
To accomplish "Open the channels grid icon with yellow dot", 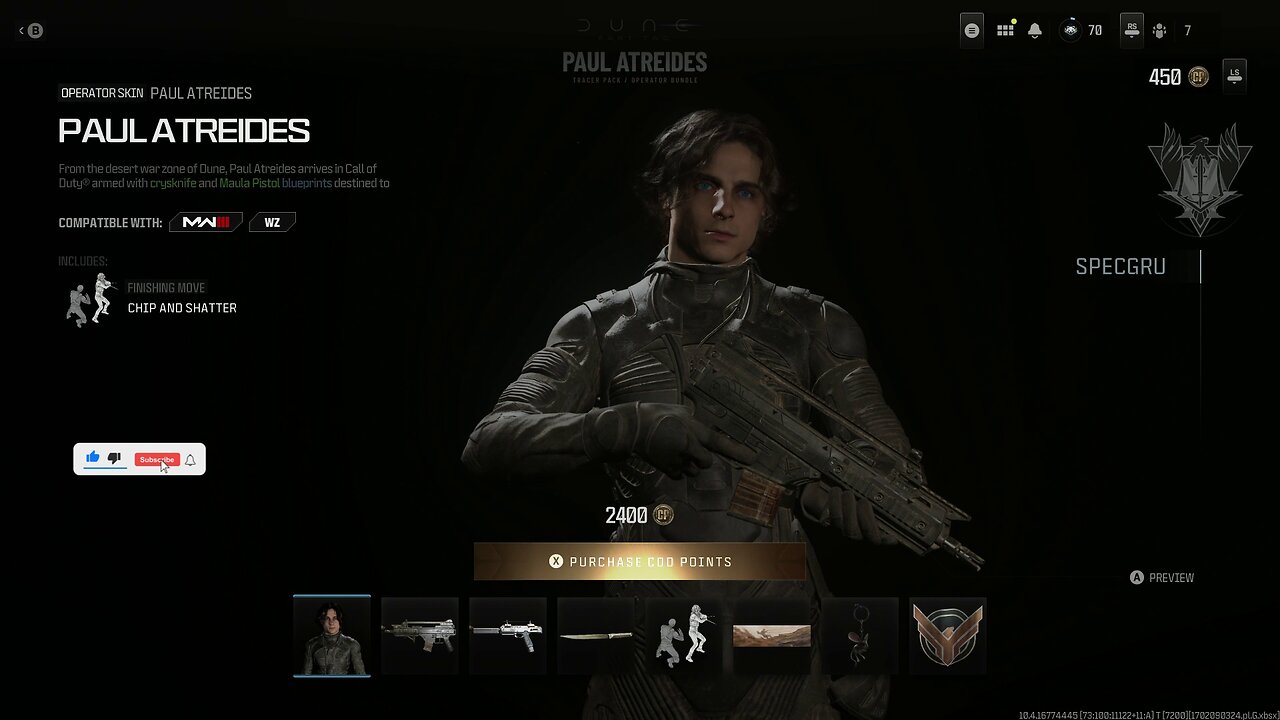I will pos(1005,30).
